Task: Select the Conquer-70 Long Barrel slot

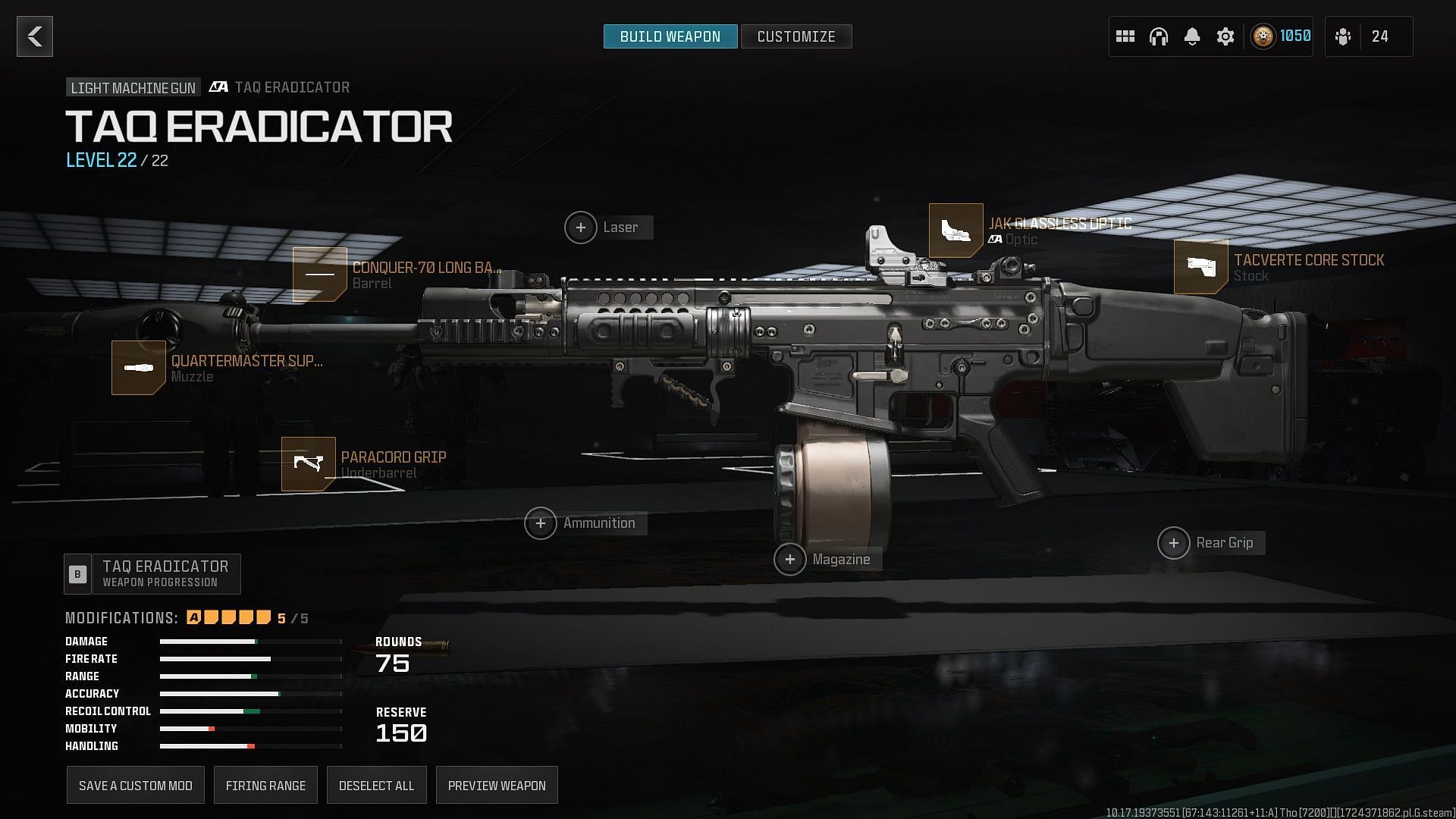Action: point(320,275)
